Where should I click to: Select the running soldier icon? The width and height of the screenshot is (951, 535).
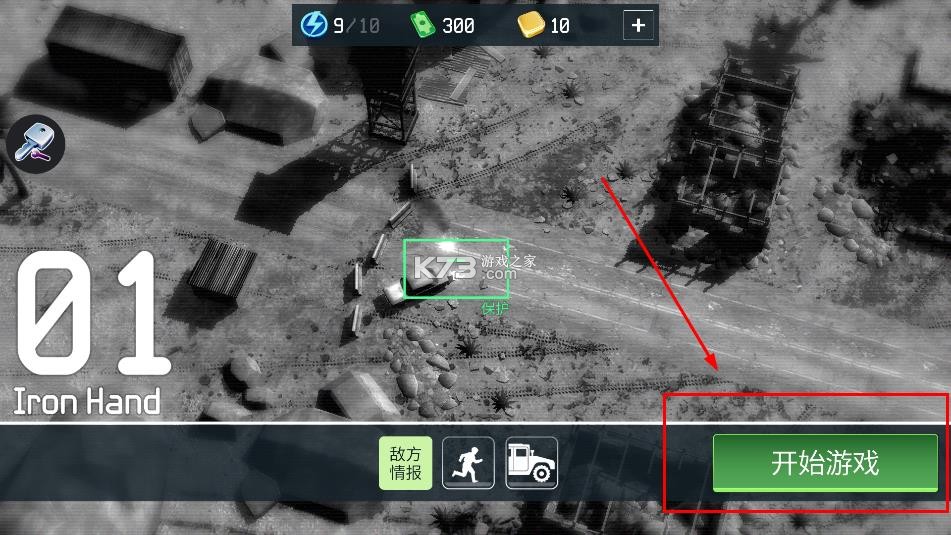[468, 463]
